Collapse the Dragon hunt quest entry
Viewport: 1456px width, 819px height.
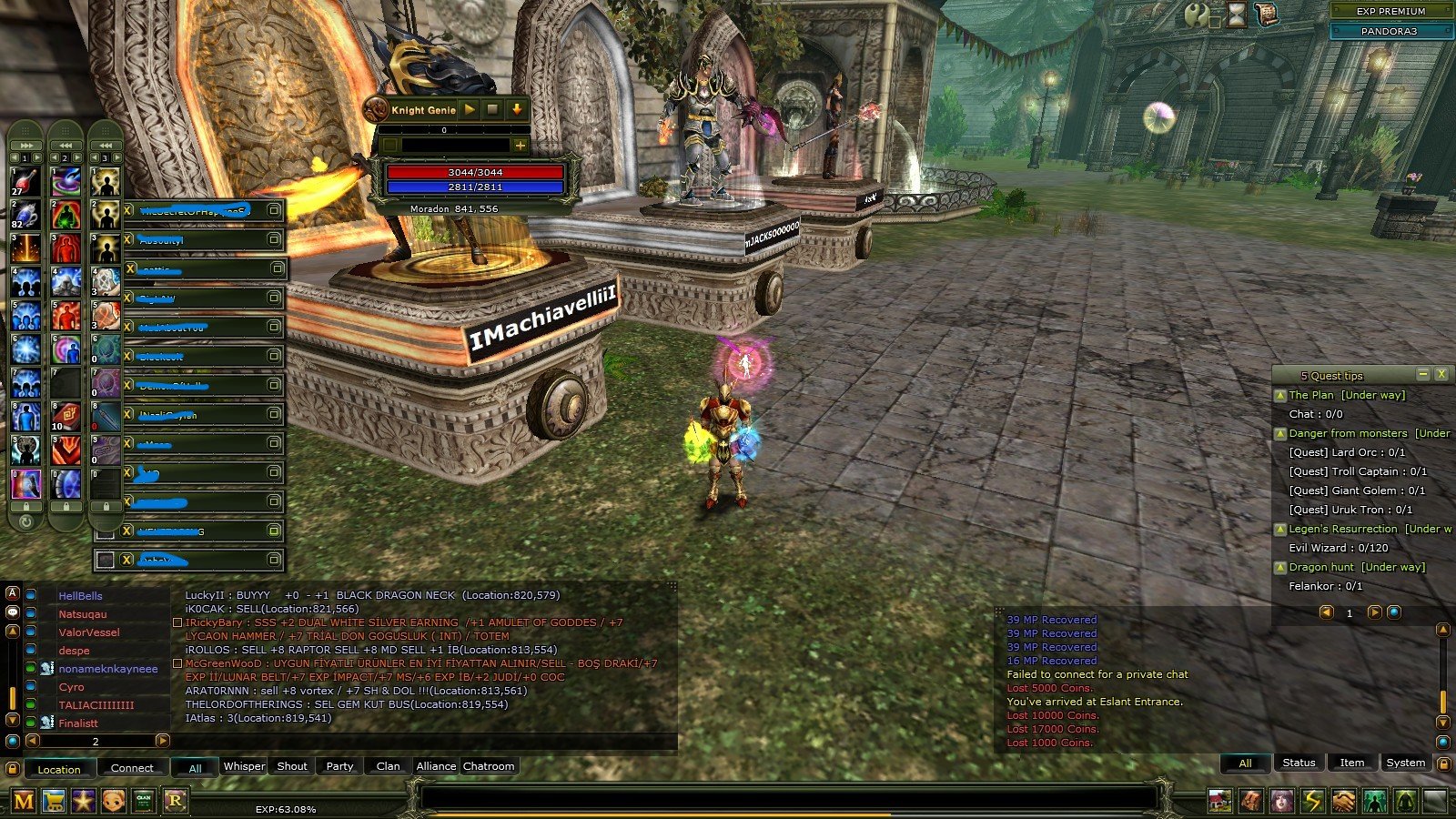click(x=1280, y=567)
